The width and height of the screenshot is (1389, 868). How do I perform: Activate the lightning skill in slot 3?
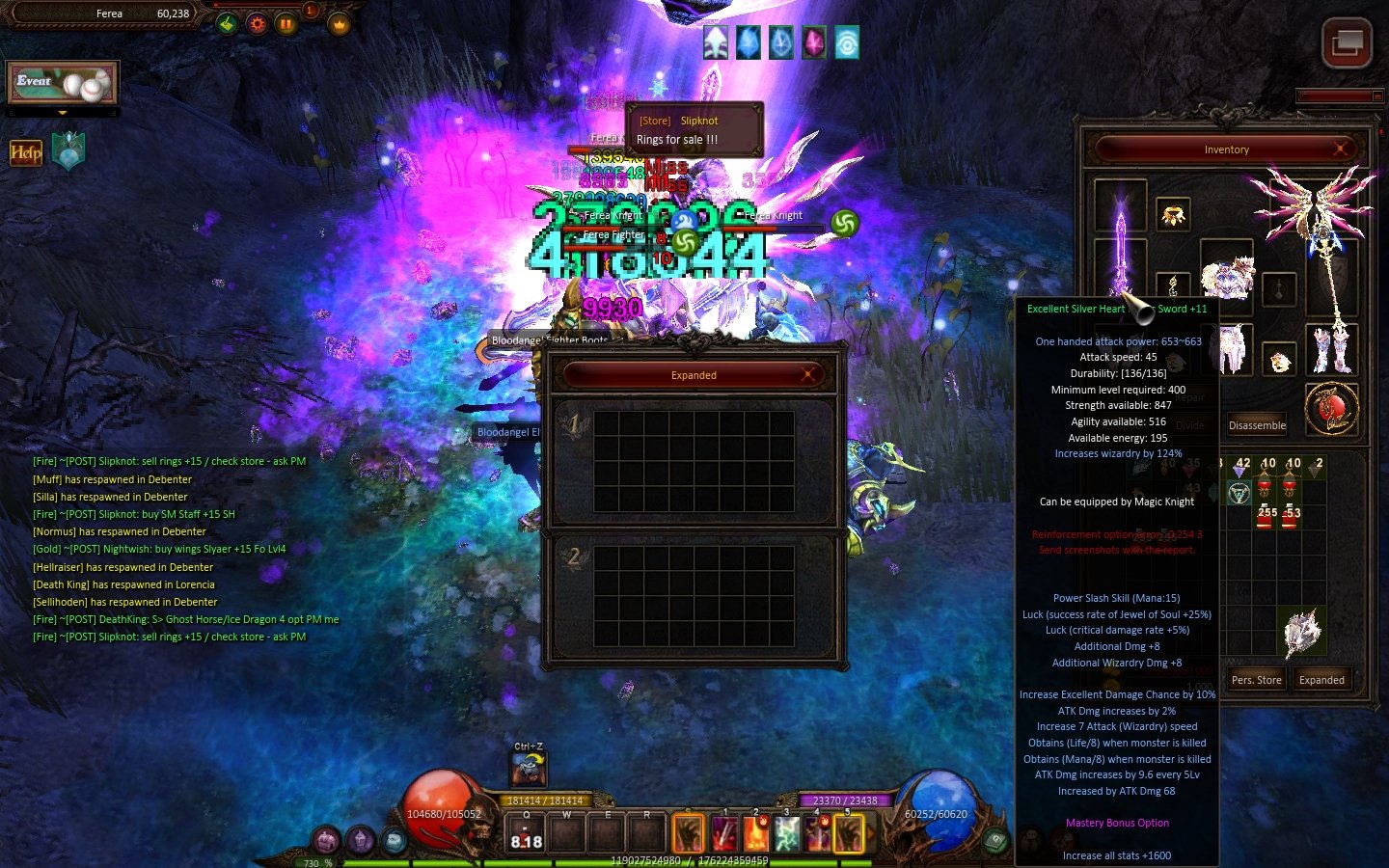tap(786, 834)
